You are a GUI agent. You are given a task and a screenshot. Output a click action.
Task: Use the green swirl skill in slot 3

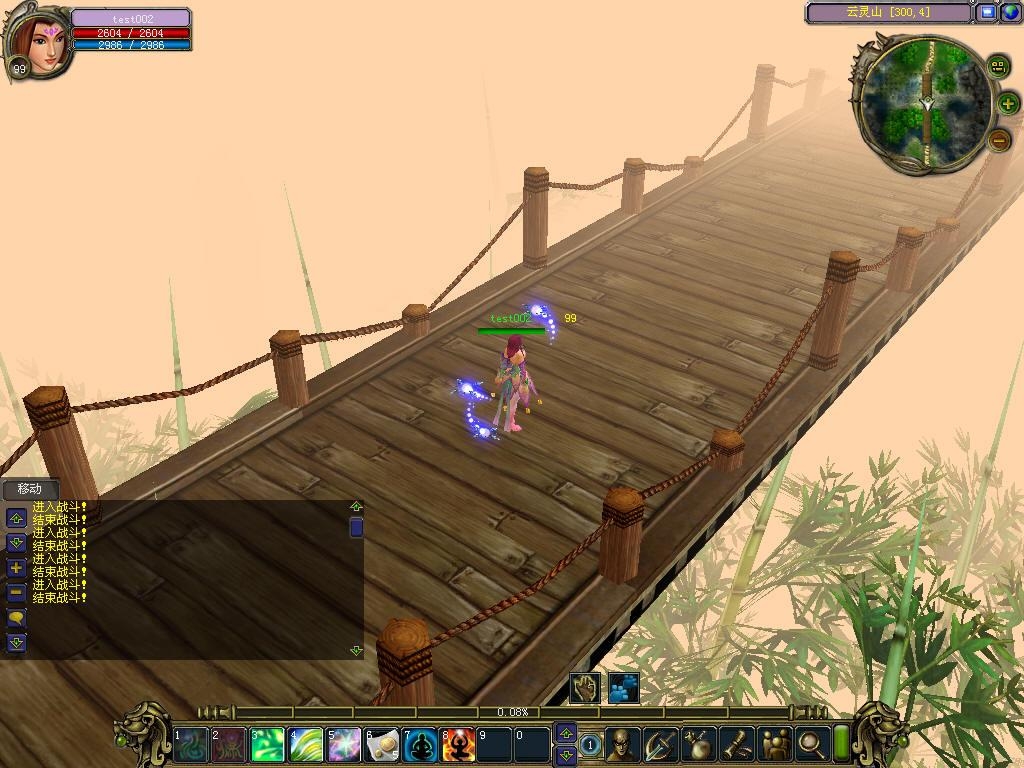[268, 745]
